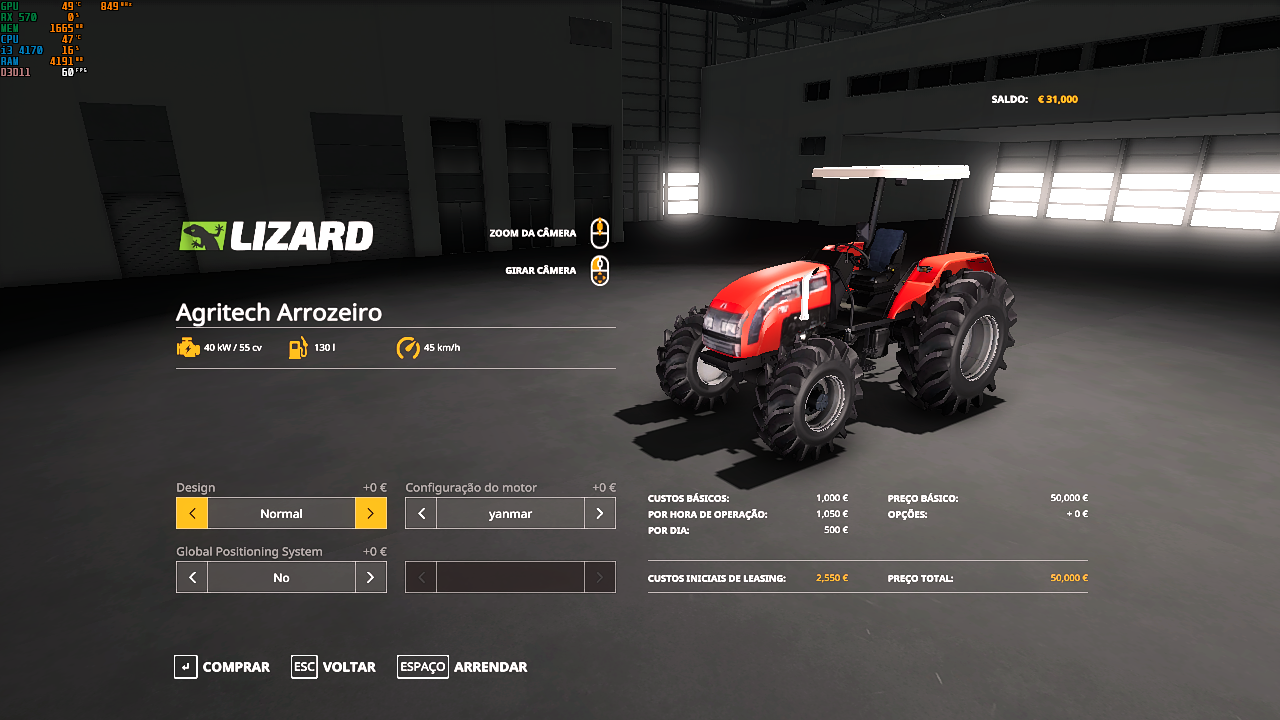1280x720 pixels.
Task: Click the engine power icon showing 40 kW
Action: coord(188,348)
